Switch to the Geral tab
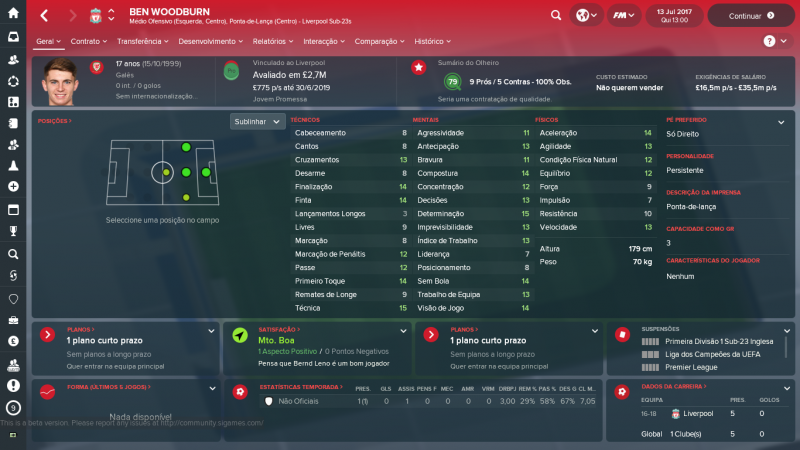800x450 pixels. [45, 41]
